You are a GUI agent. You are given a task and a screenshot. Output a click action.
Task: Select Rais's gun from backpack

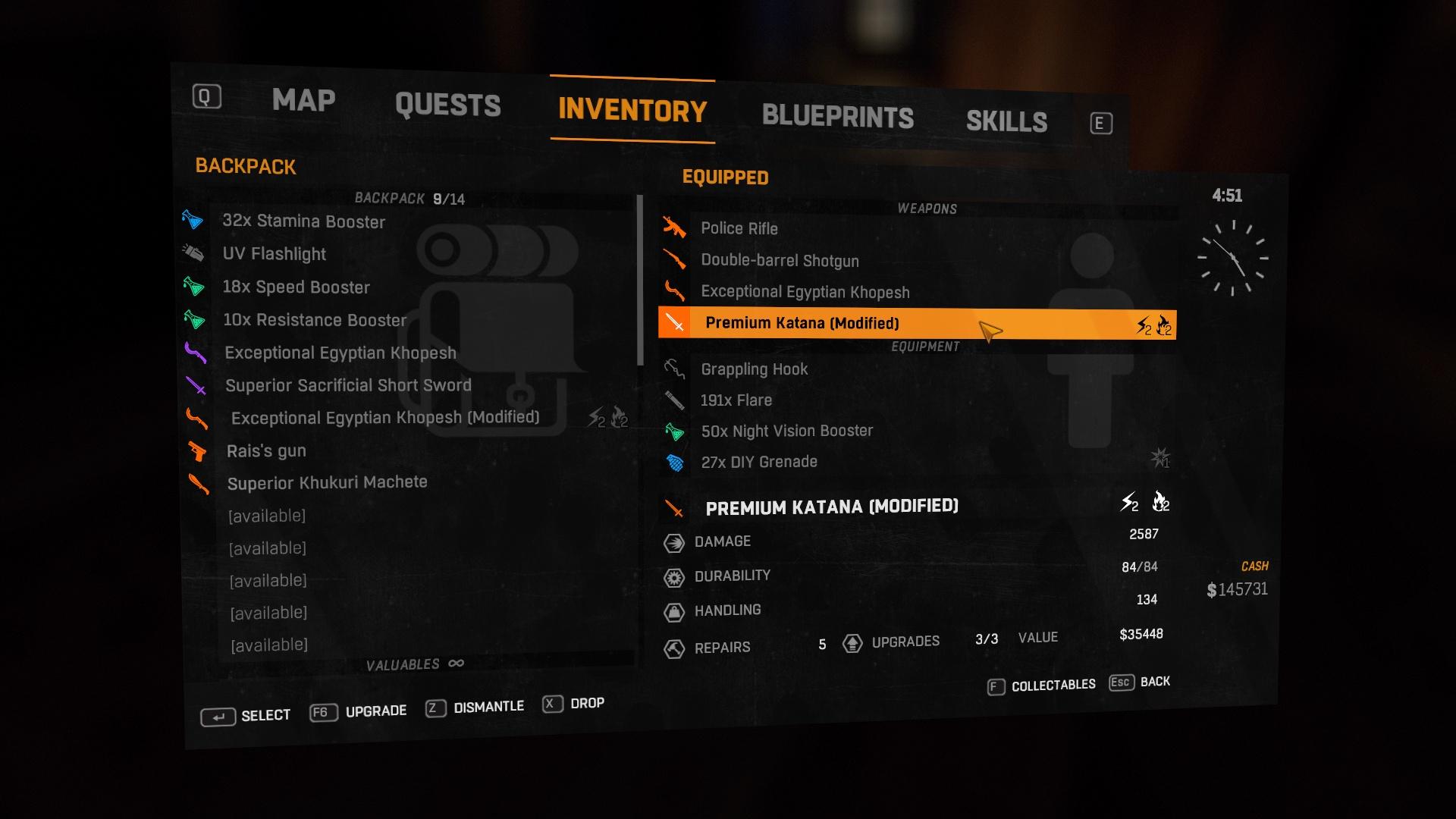click(x=266, y=451)
